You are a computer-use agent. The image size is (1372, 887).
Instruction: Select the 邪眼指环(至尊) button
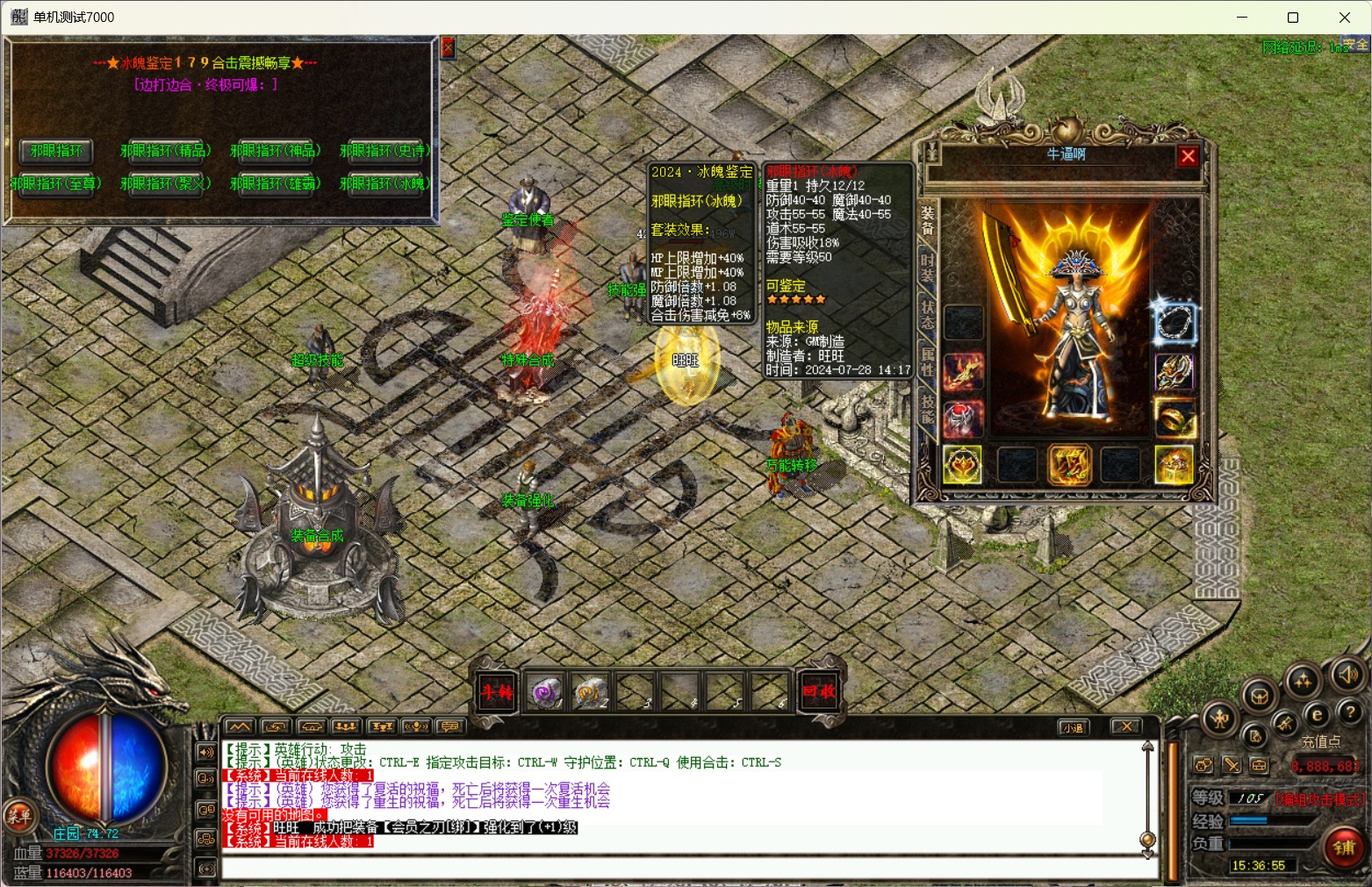[56, 183]
